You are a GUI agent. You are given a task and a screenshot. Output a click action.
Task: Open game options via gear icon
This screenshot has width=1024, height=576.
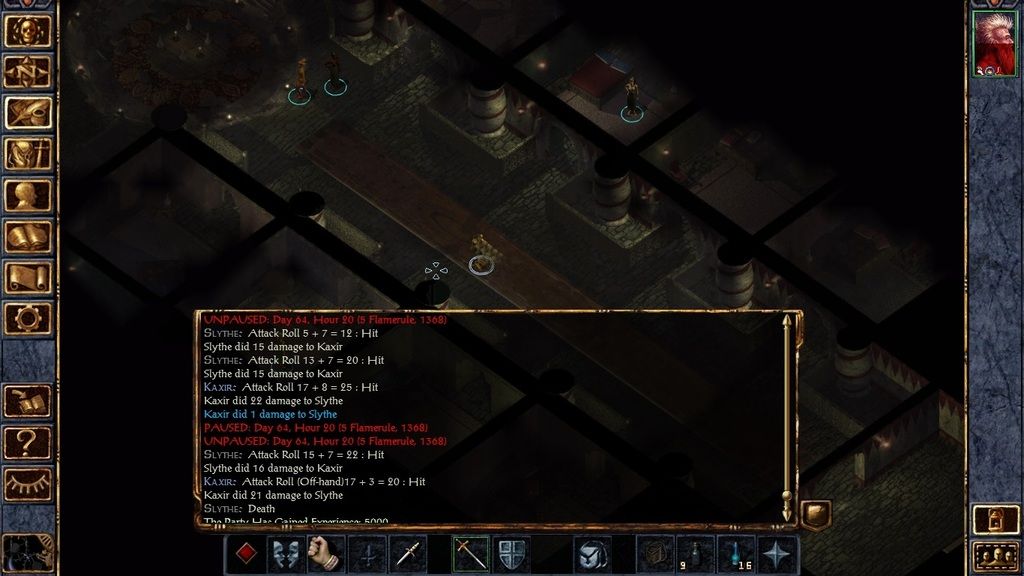(28, 318)
